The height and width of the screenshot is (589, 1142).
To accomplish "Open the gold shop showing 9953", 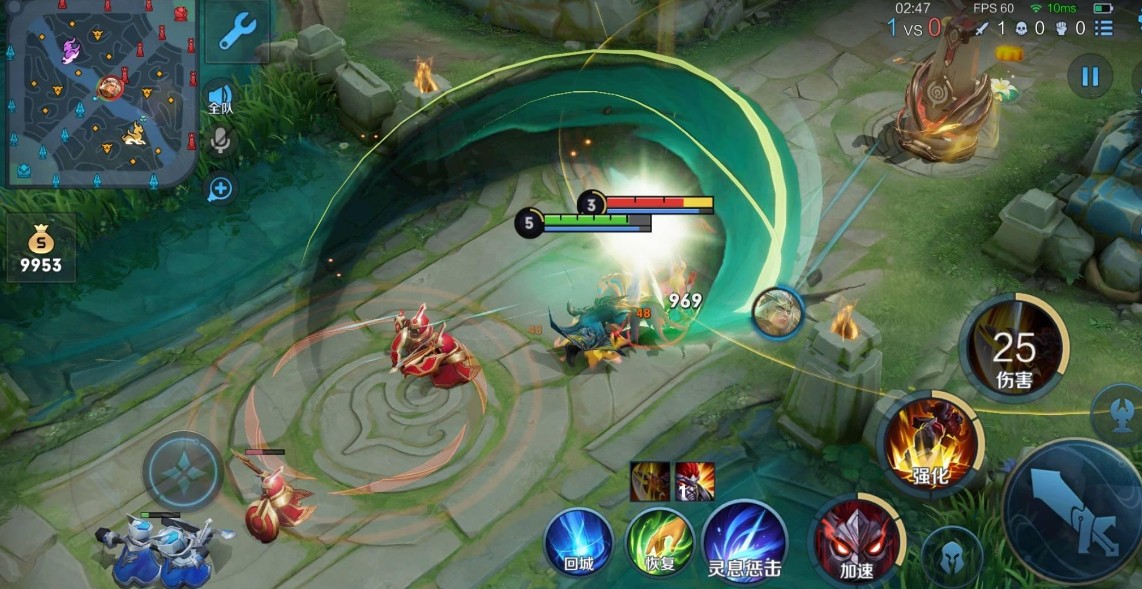I will click(x=41, y=248).
